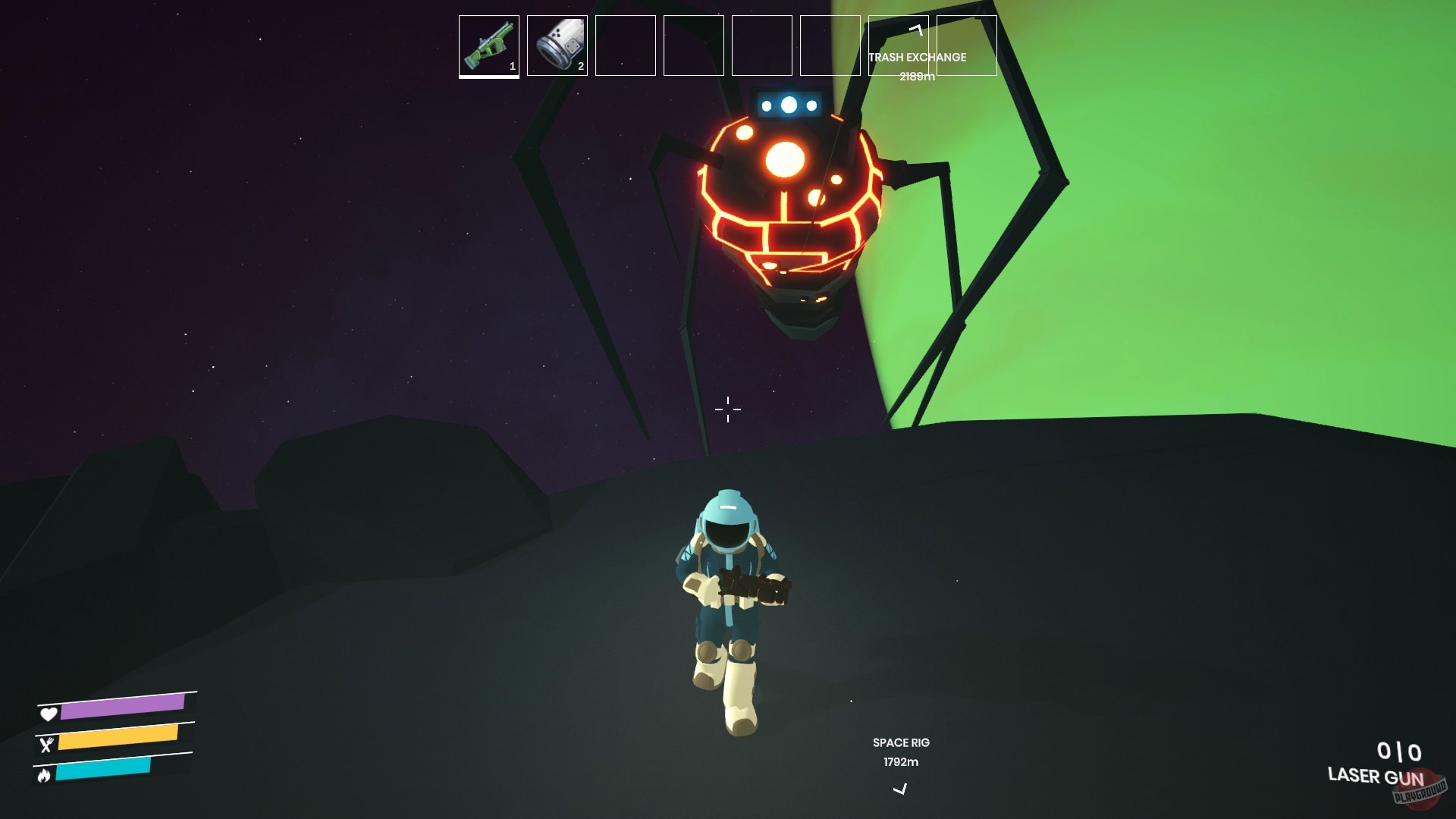Click the heart icon on the health bar
The image size is (1456, 819).
49,714
